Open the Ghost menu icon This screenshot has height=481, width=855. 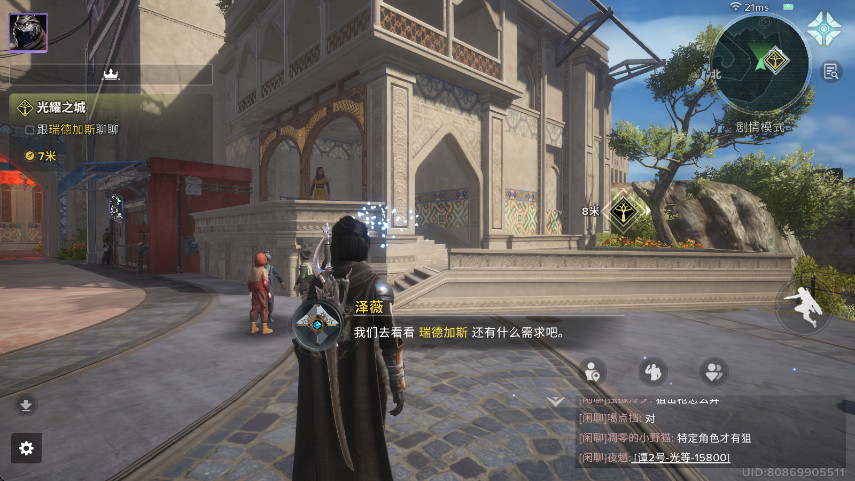[x=826, y=30]
